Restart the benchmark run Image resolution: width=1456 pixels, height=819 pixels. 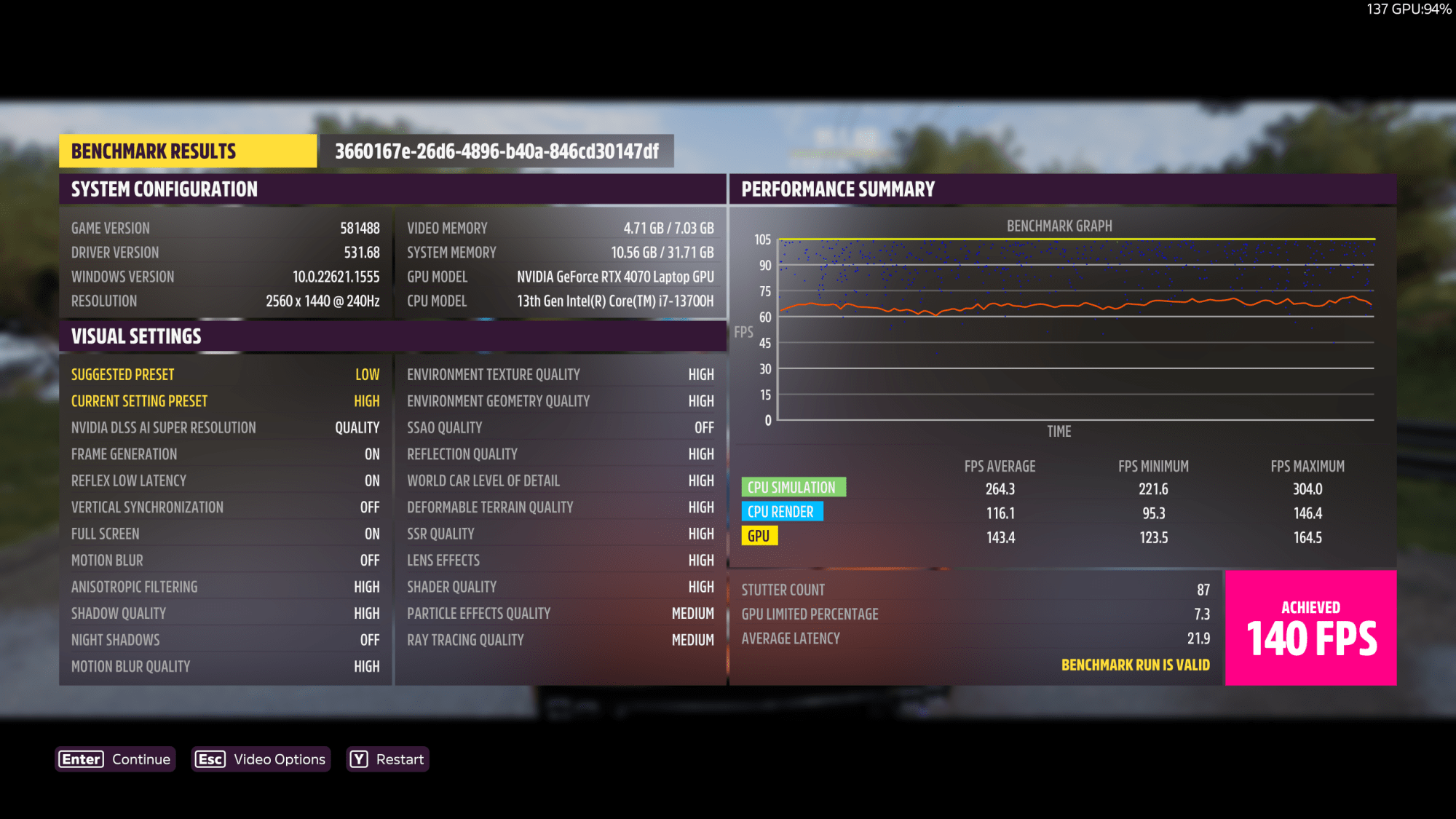click(387, 759)
